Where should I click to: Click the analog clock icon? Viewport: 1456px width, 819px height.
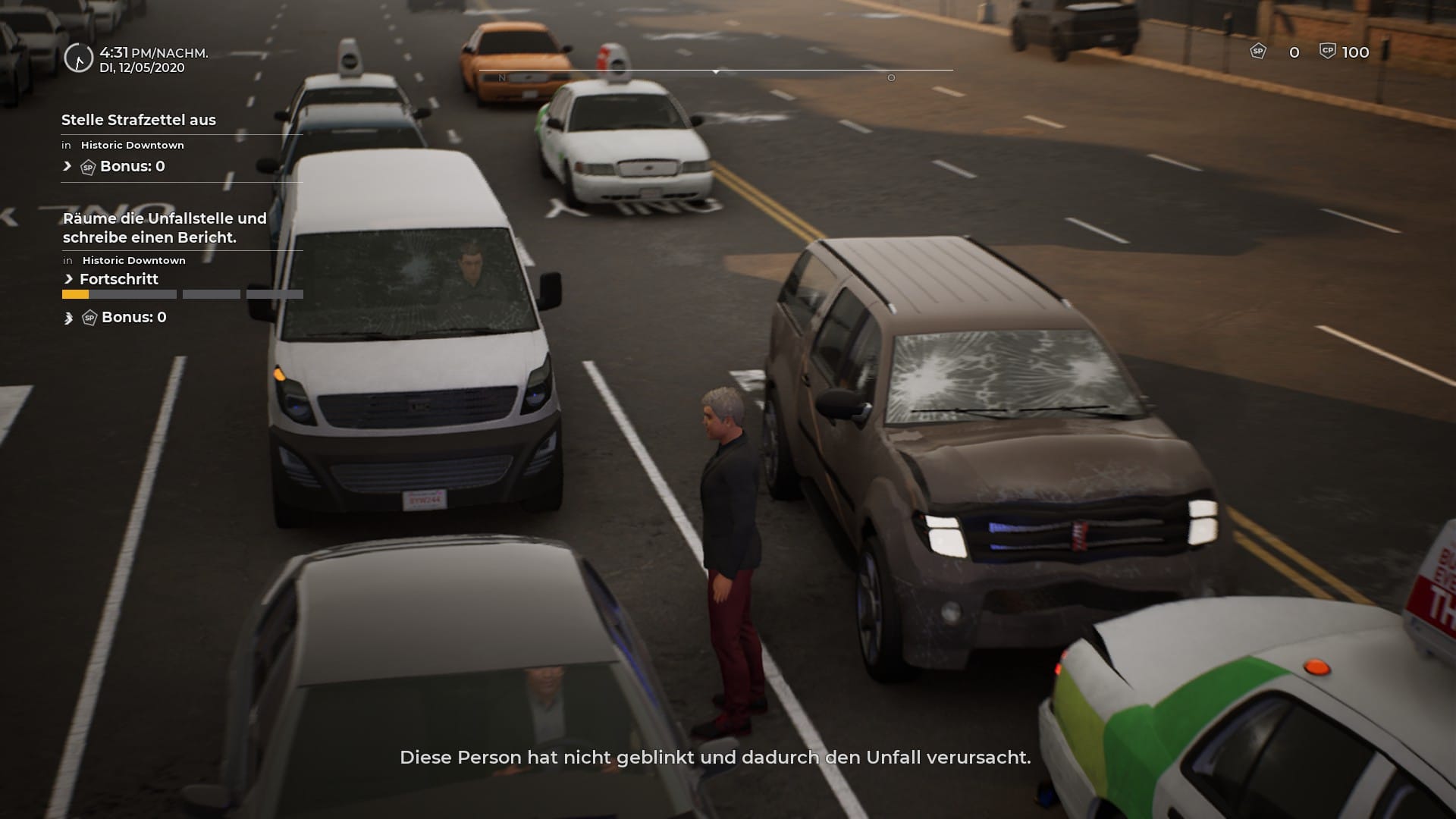(78, 58)
